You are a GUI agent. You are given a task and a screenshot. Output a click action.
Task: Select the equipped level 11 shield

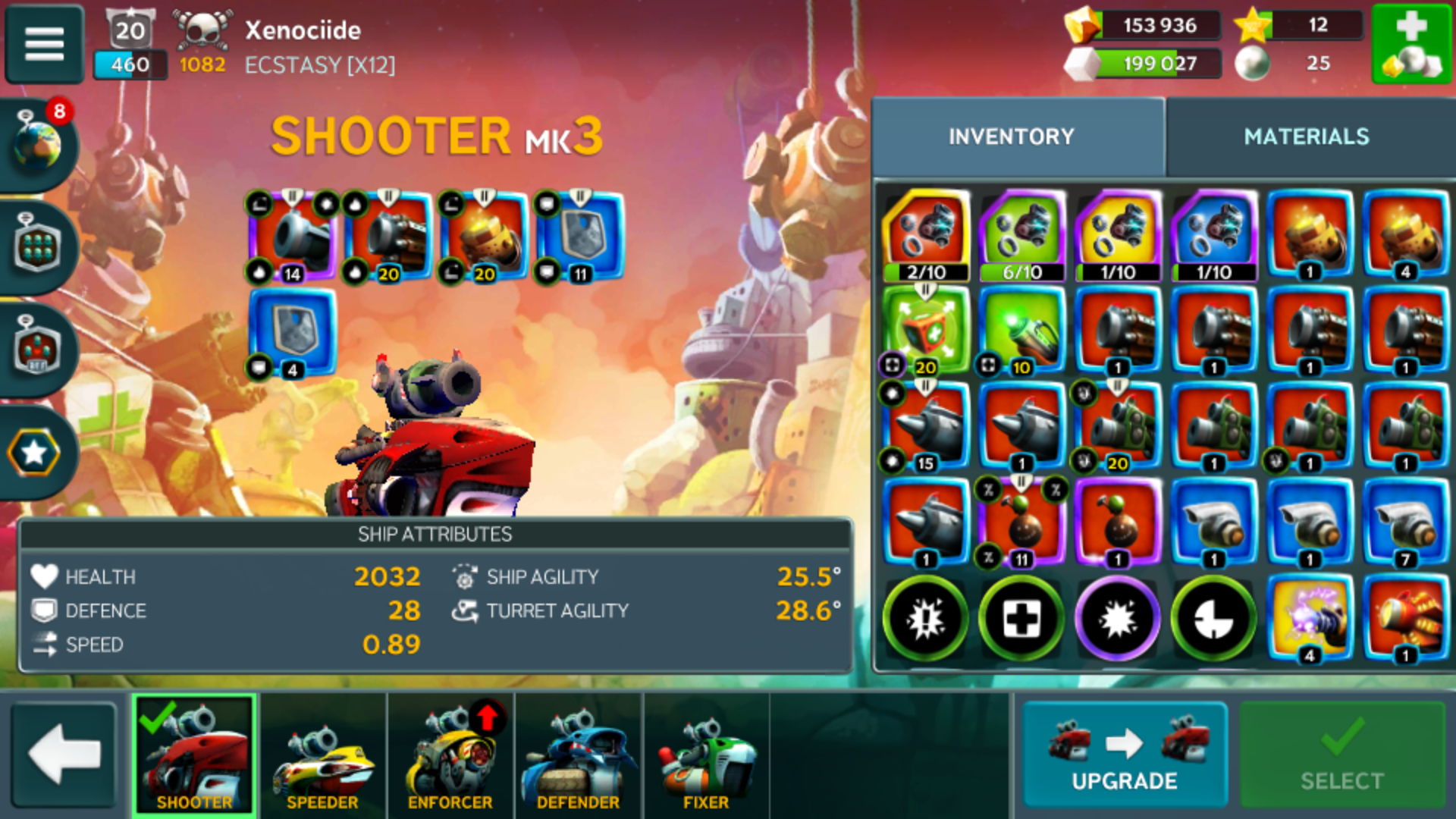tap(580, 237)
